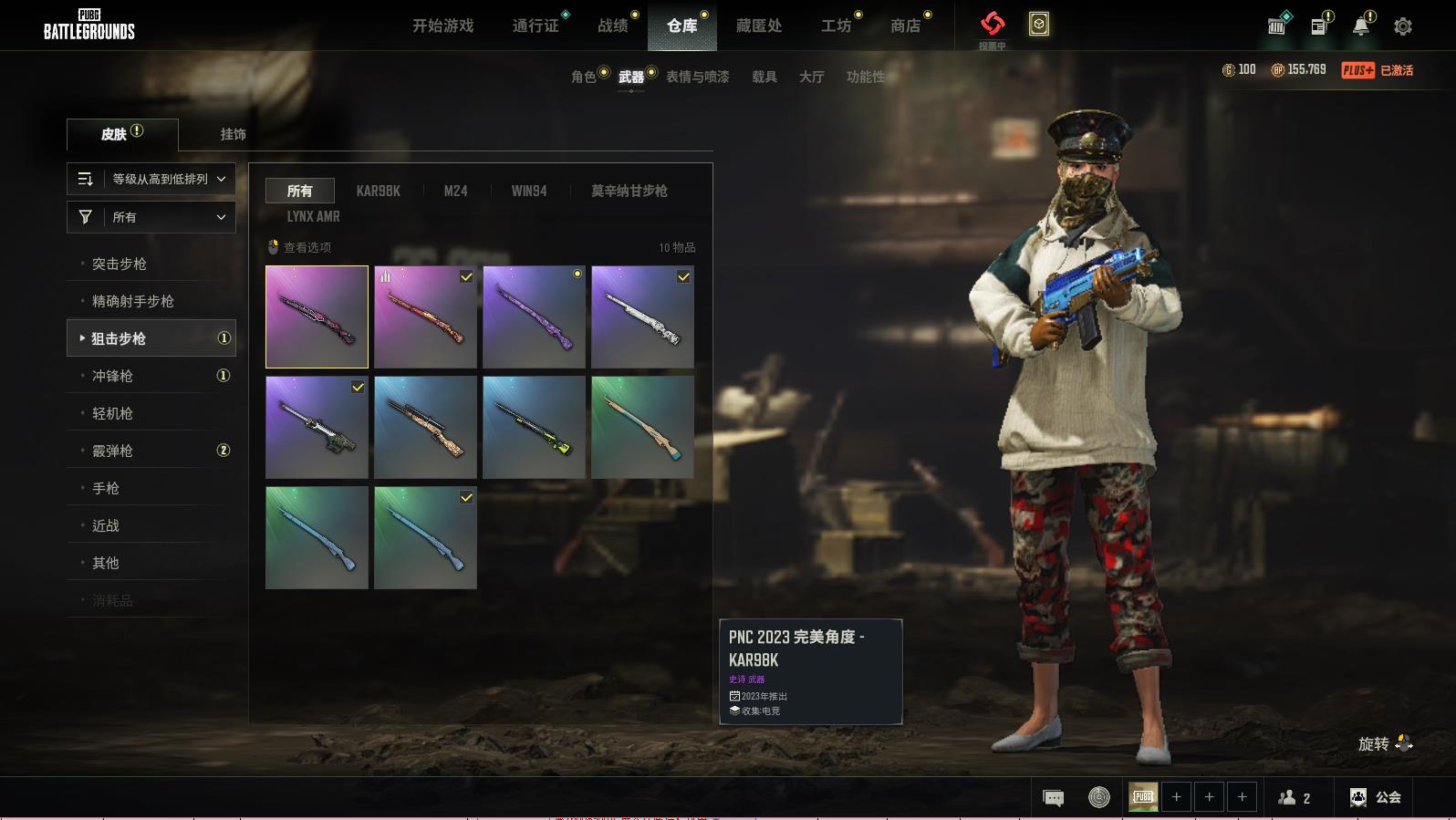Switch to the 载具 vehicle sub-tab
1456x820 pixels.
(764, 77)
